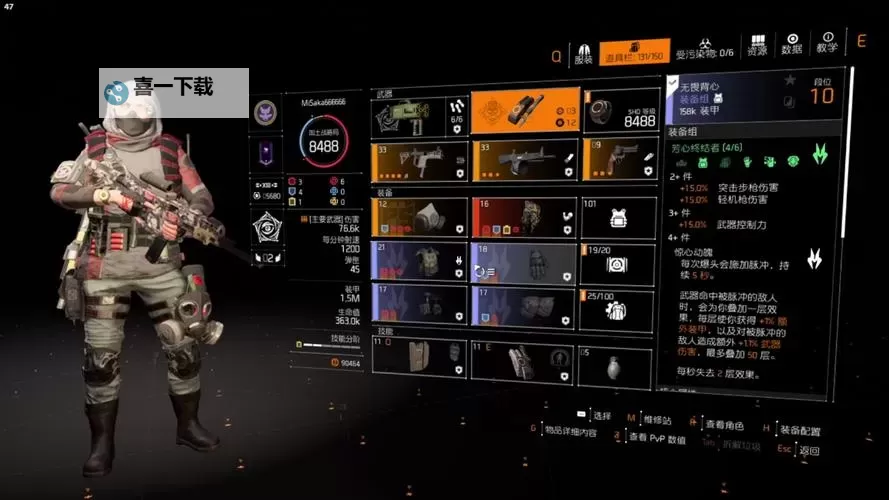Choose the revolver sidearm slot
889x500 pixels.
pyautogui.click(x=620, y=160)
